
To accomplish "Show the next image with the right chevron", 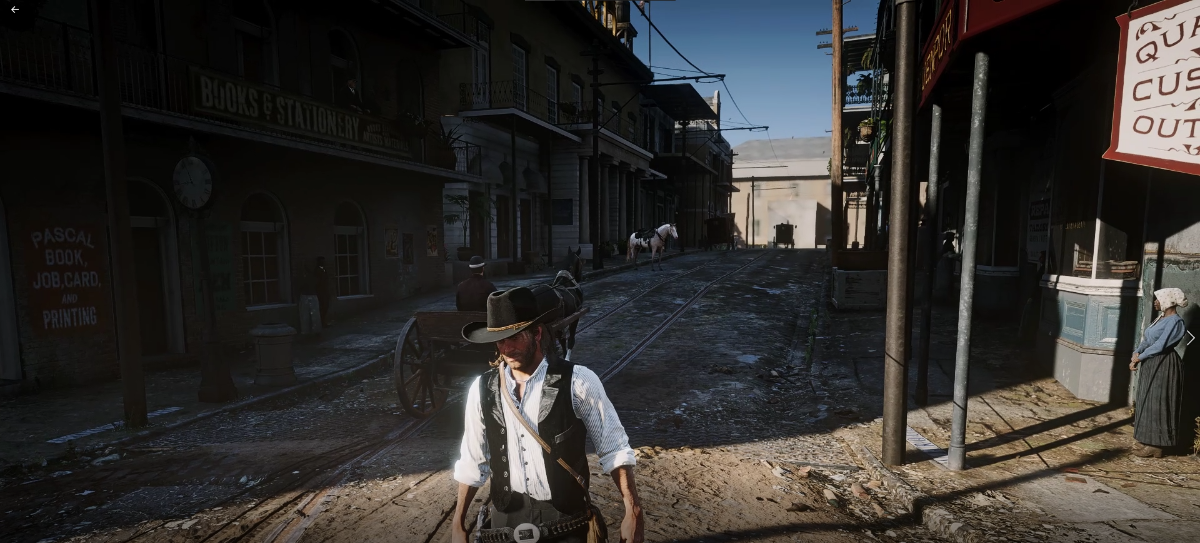I will pos(1189,339).
